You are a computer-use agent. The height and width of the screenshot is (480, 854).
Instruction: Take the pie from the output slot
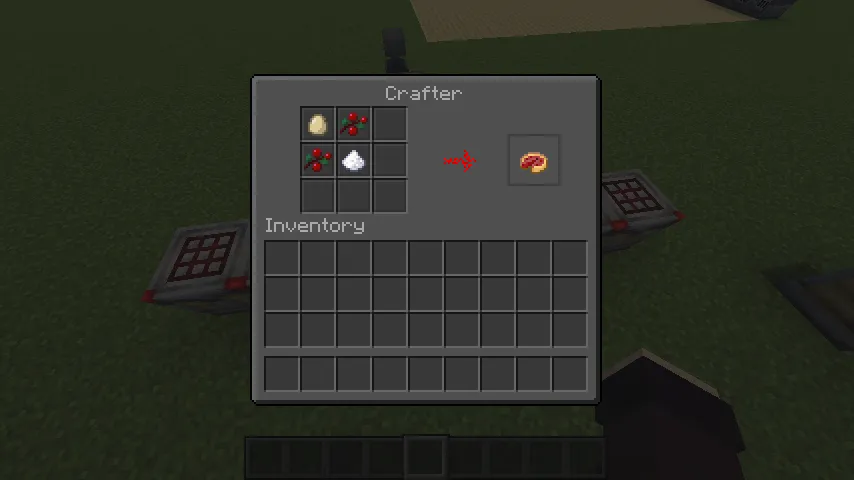click(533, 161)
